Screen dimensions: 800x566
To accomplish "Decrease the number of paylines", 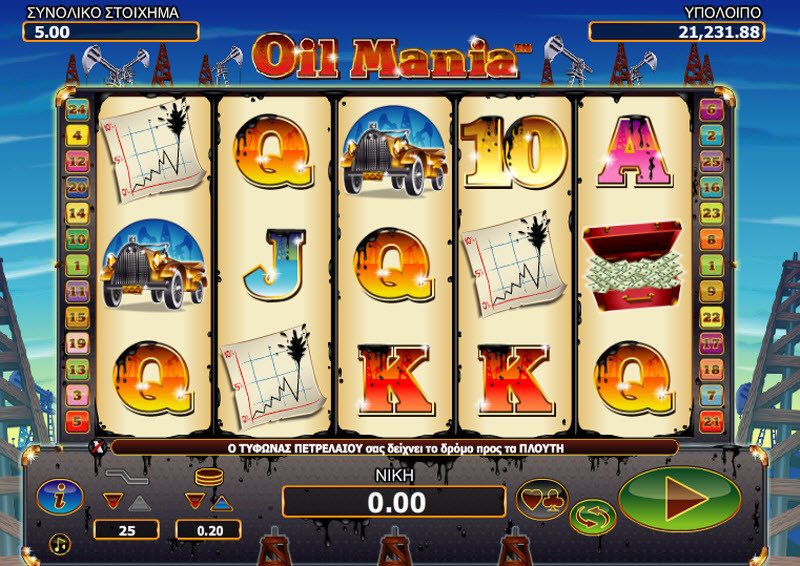I will click(113, 502).
